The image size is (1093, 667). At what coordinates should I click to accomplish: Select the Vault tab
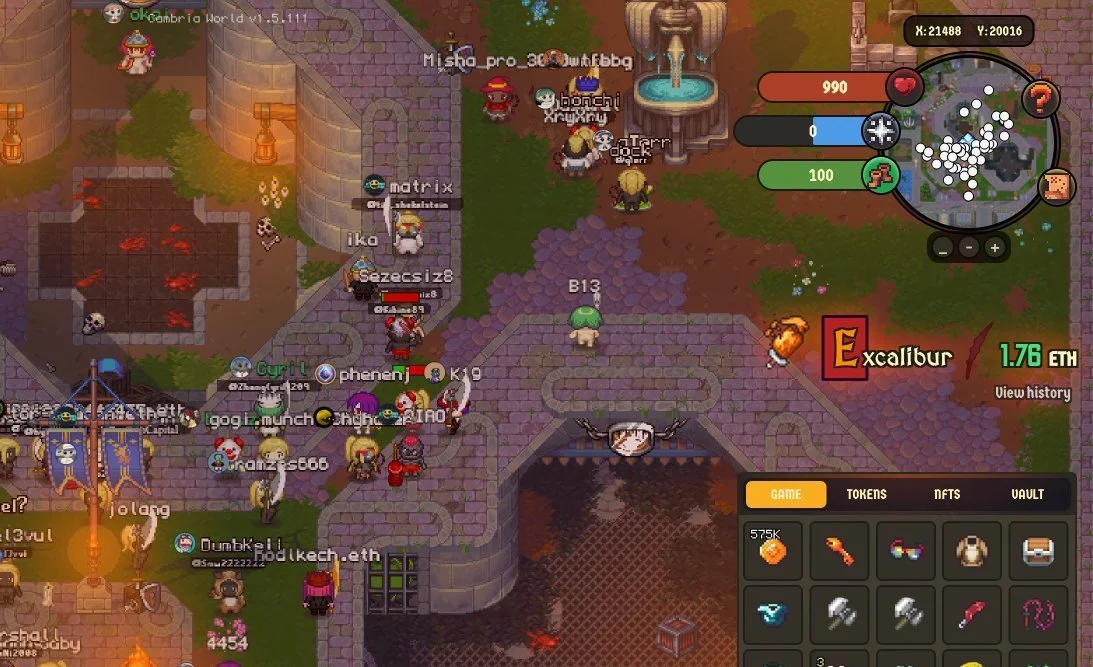click(x=1027, y=494)
